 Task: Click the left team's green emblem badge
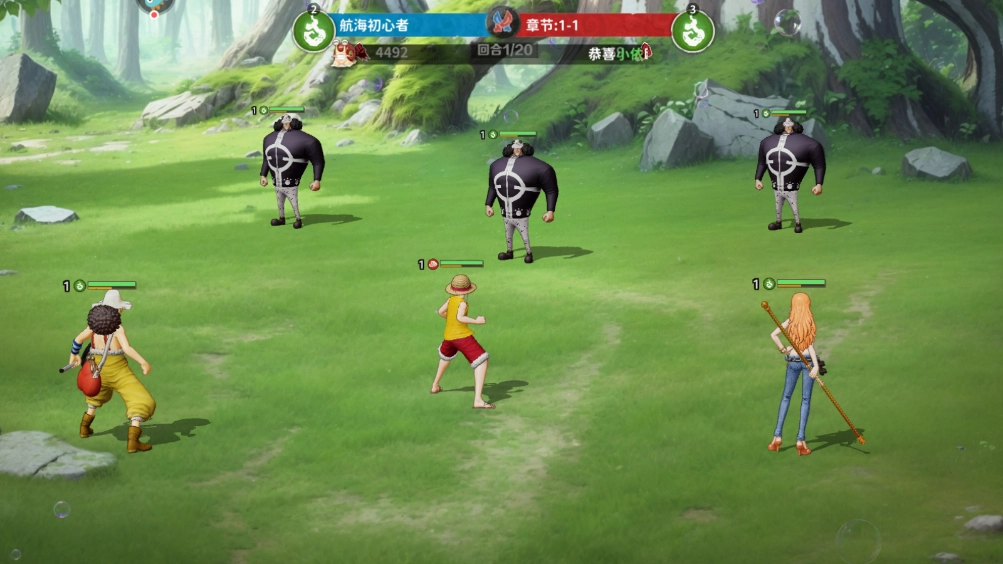click(314, 32)
